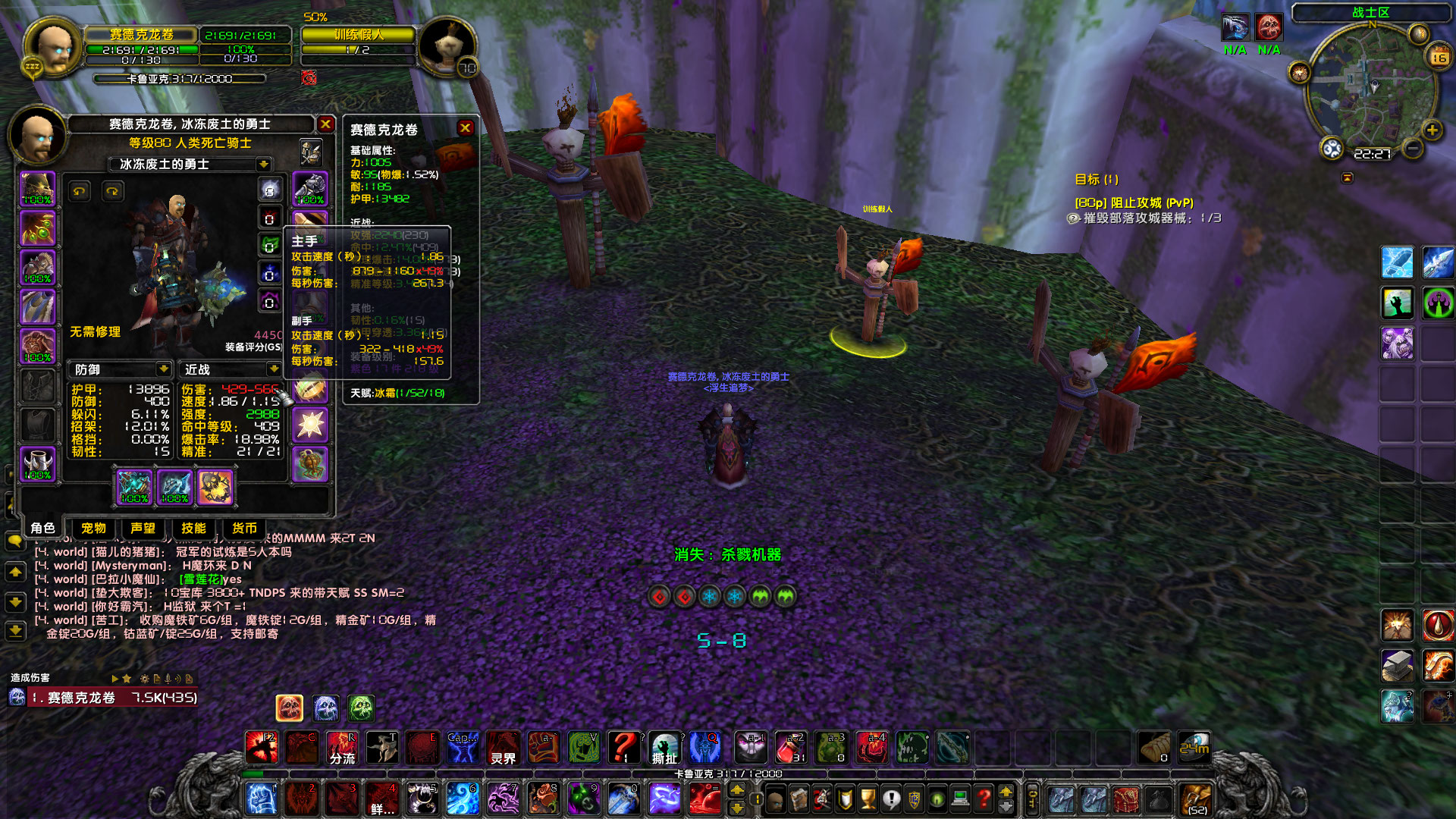
Task: Switch to the 声望 reputation tab
Action: [141, 528]
